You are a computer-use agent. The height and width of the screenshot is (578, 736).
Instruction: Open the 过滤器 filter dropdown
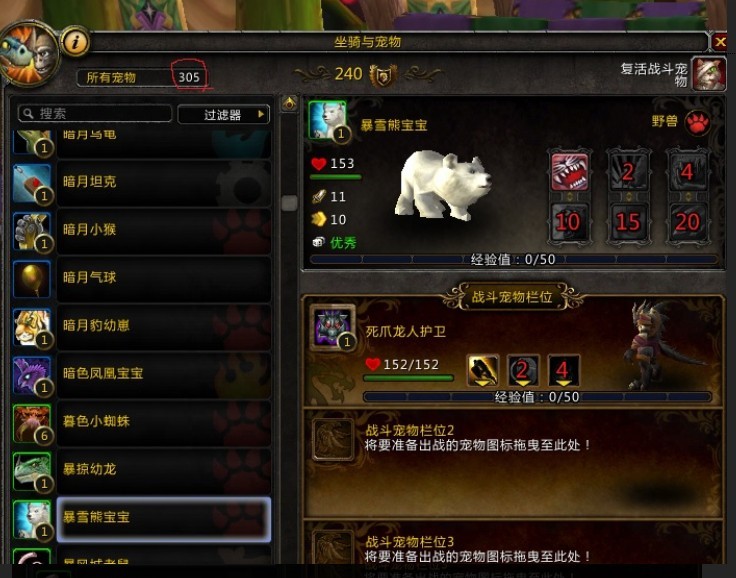(224, 114)
